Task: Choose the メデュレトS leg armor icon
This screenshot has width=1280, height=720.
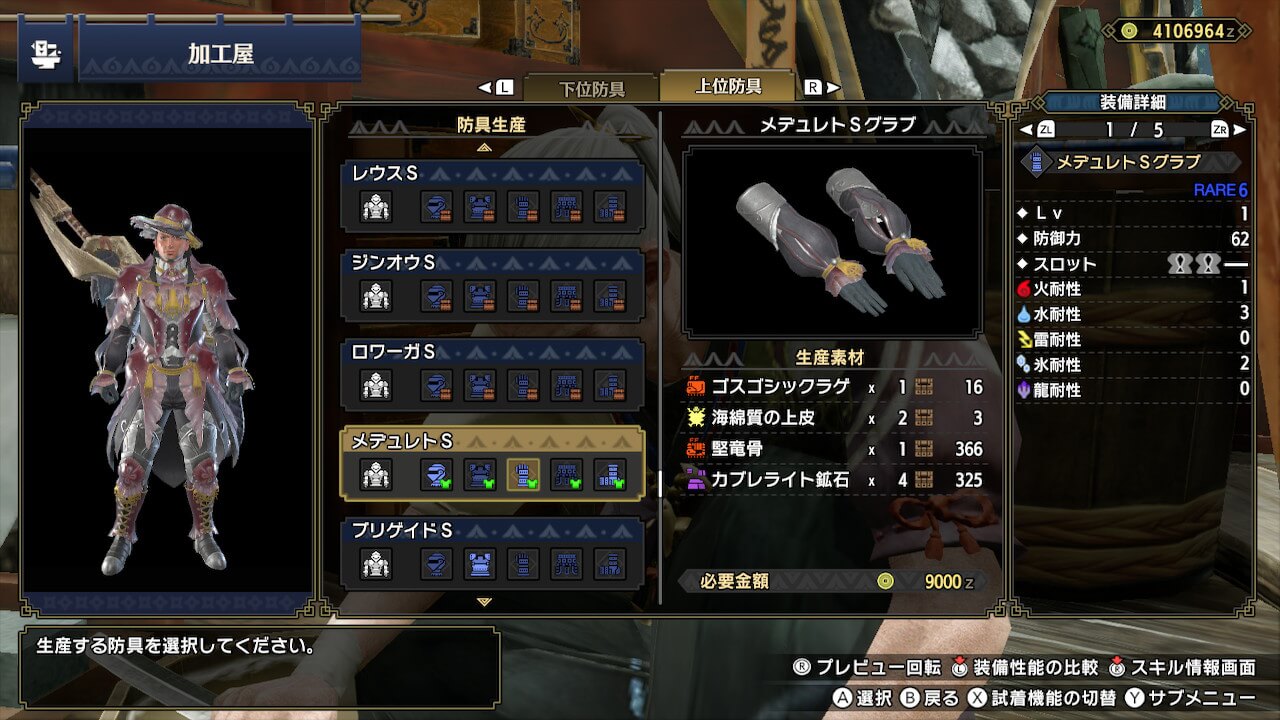Action: [x=609, y=475]
